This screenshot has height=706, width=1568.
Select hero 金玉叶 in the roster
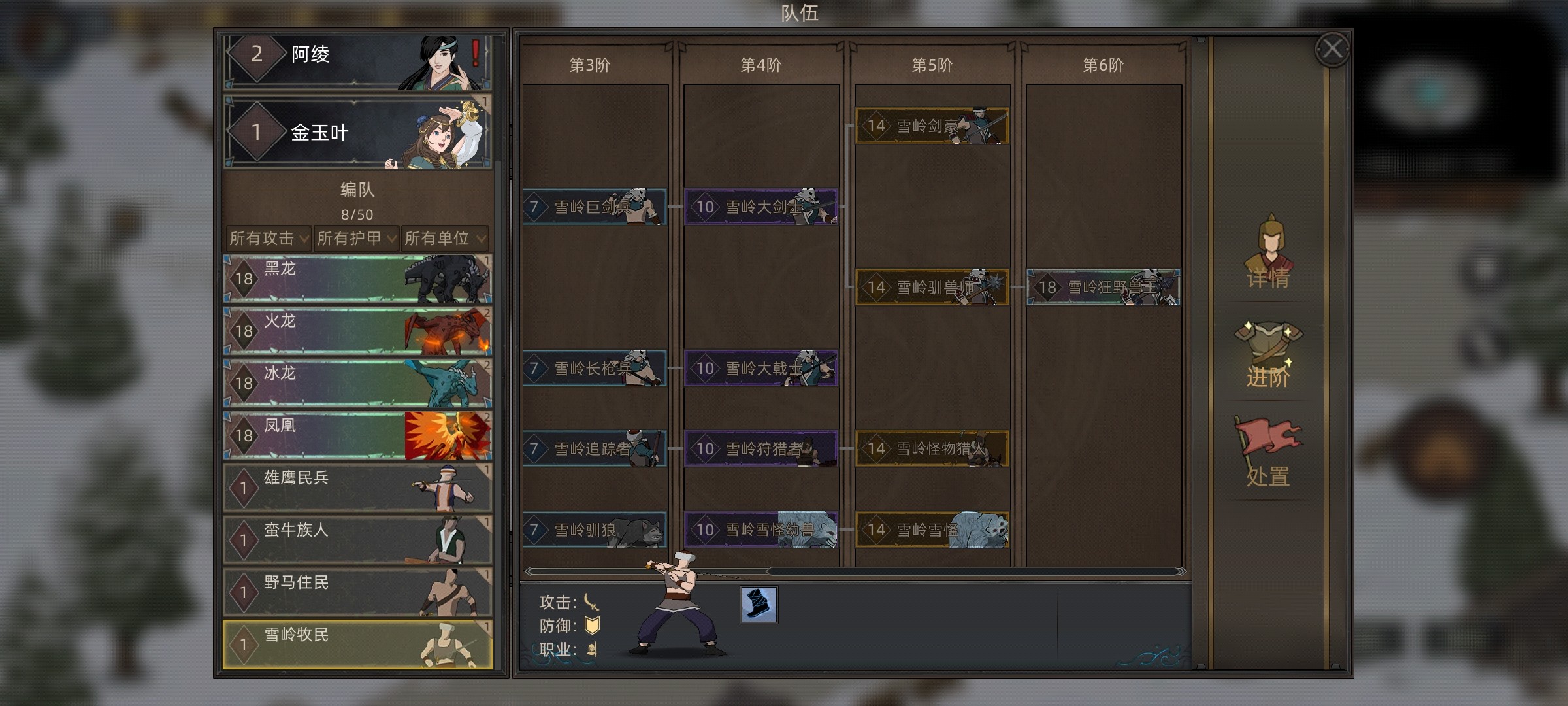[357, 133]
